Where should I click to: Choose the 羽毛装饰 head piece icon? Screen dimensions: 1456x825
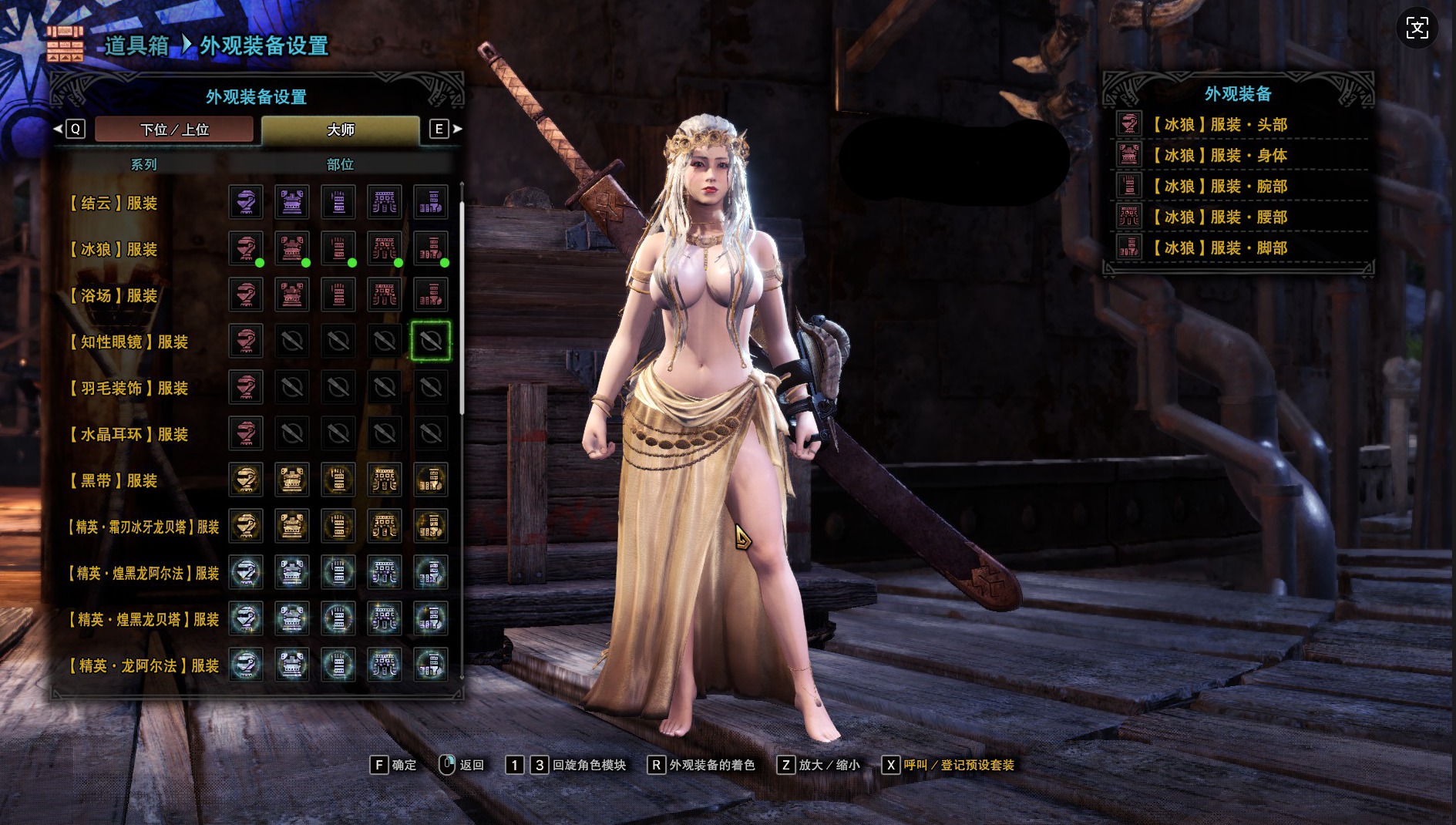click(246, 387)
